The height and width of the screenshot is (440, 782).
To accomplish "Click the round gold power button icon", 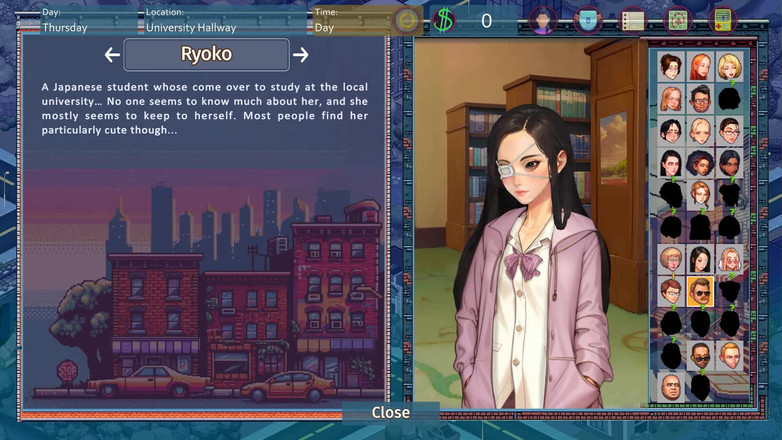I will click(x=407, y=20).
